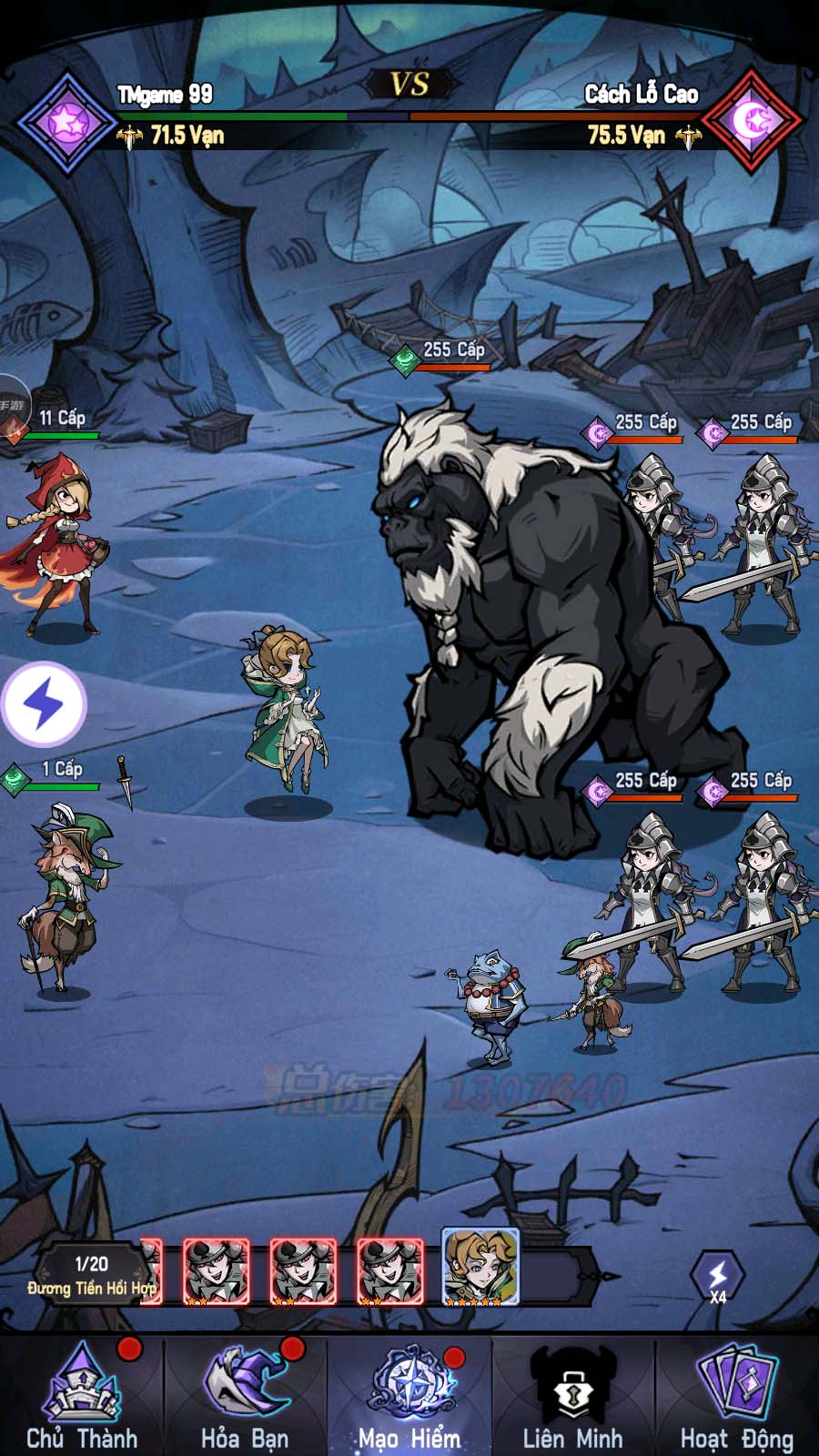The width and height of the screenshot is (819, 1456).
Task: Open the locked Liên Minh tab
Action: click(572, 1397)
